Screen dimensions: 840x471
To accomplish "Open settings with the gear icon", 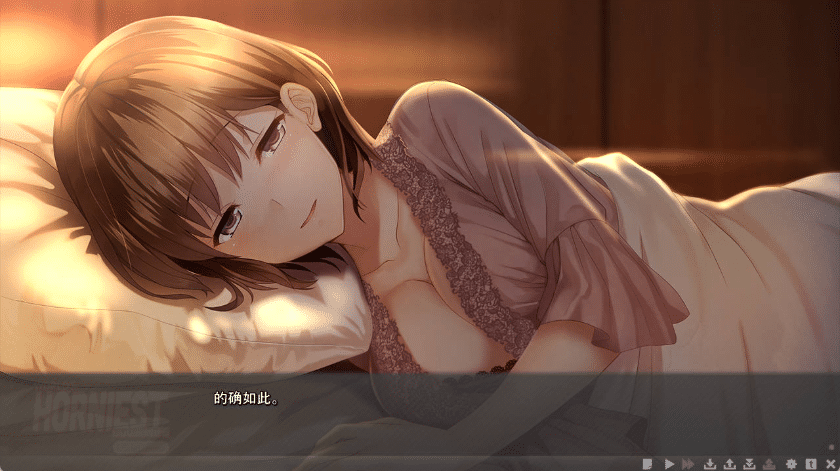I will (x=791, y=463).
